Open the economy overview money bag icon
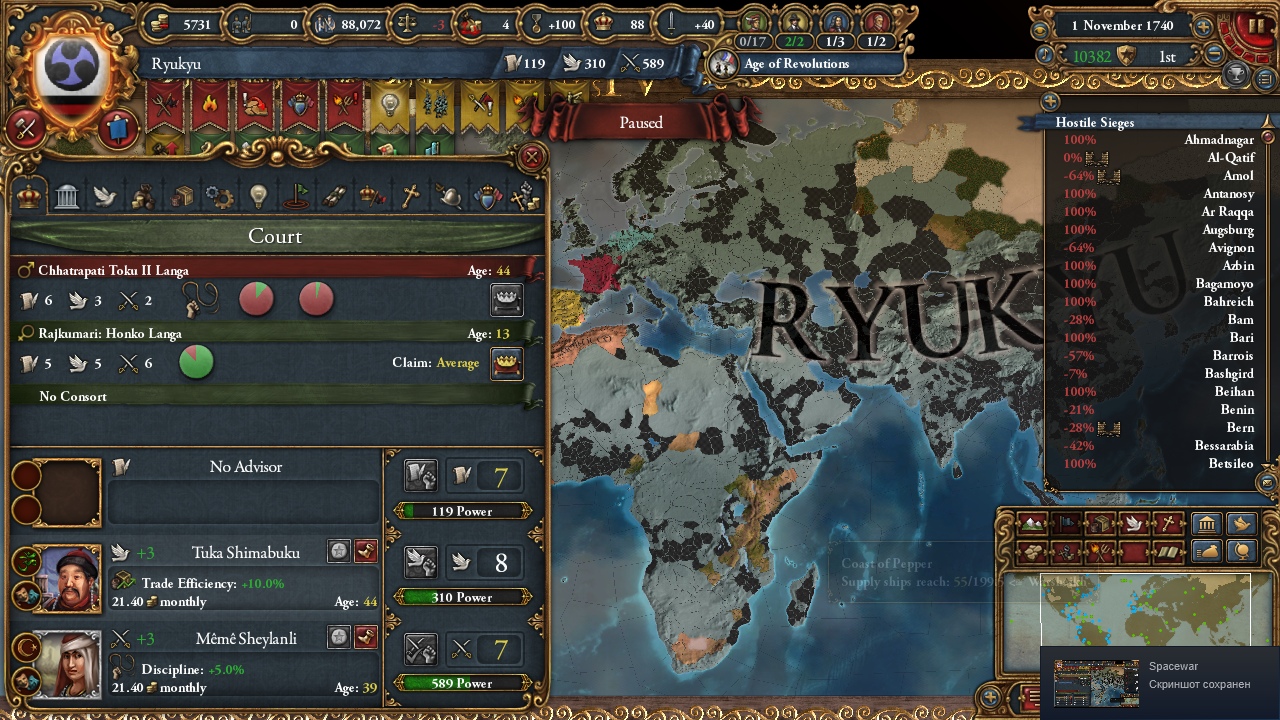 (1207, 551)
